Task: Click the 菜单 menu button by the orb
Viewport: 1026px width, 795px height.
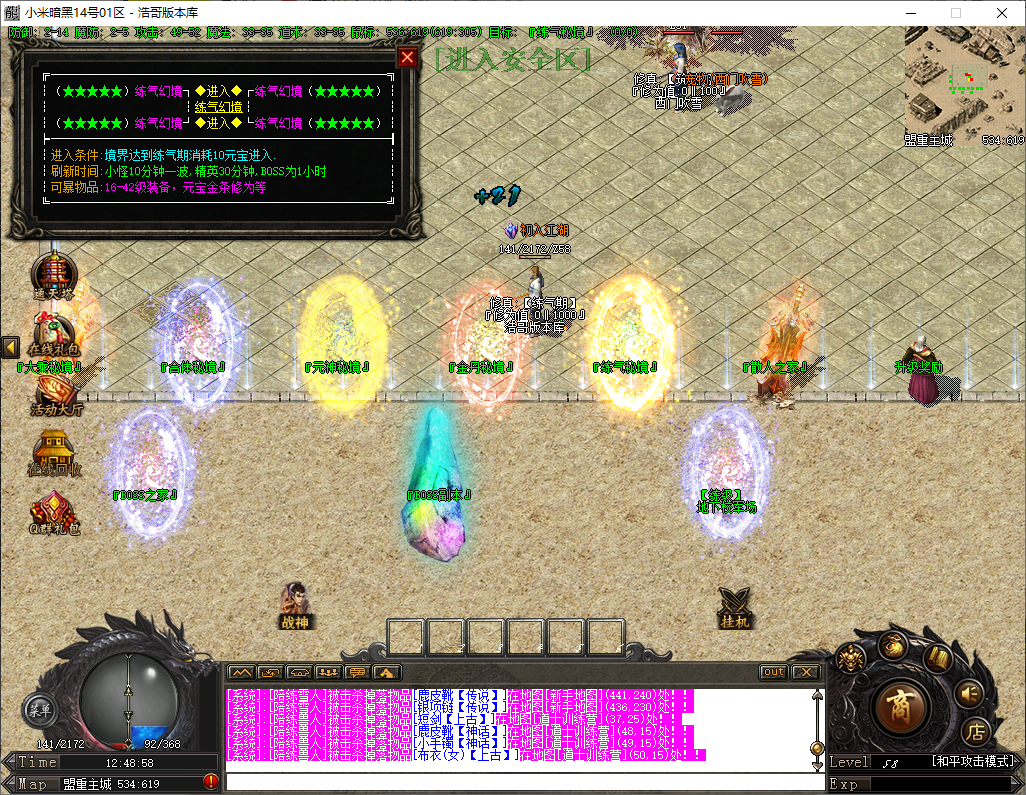Action: [x=39, y=711]
